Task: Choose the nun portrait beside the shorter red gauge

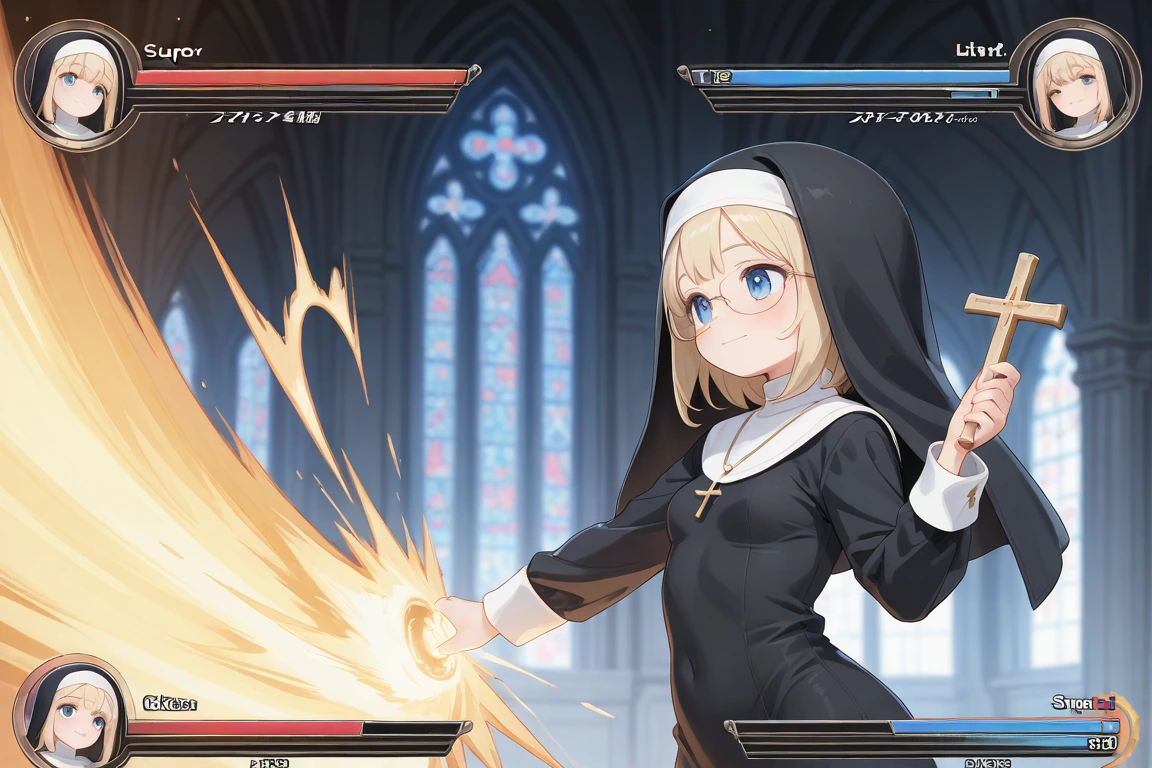Action: tap(72, 714)
